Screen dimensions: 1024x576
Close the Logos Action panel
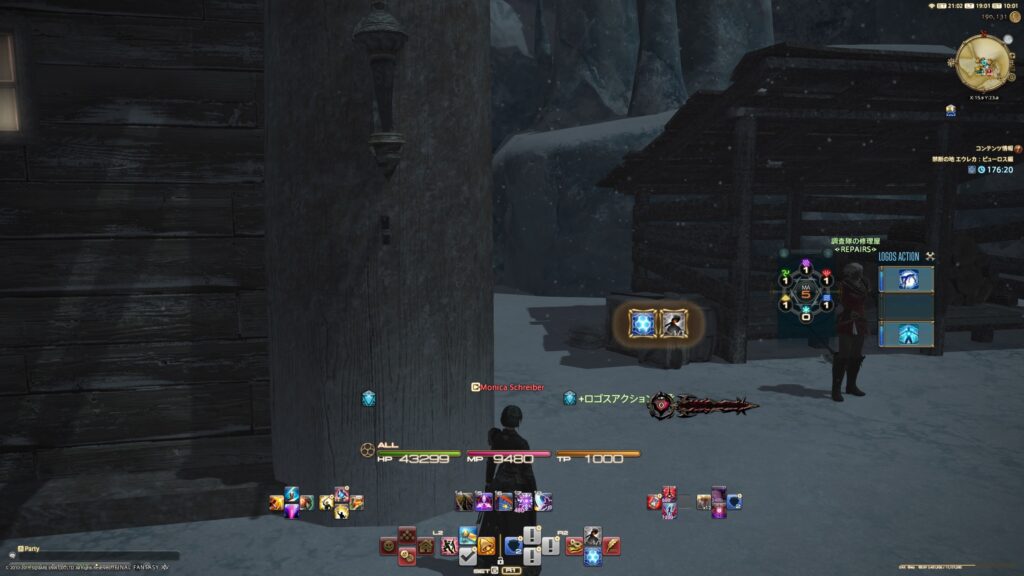(x=930, y=256)
